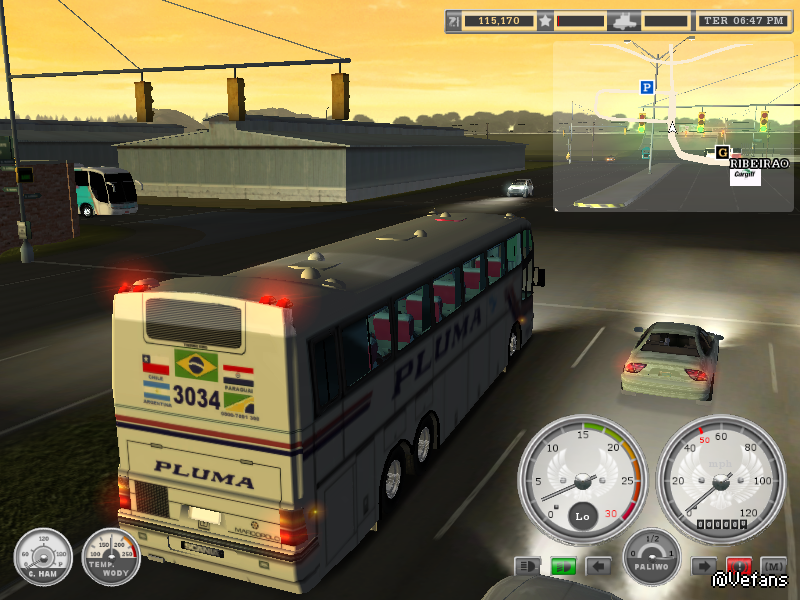The height and width of the screenshot is (600, 800).
Task: Switch the green high-beam indicator button
Action: tap(563, 566)
